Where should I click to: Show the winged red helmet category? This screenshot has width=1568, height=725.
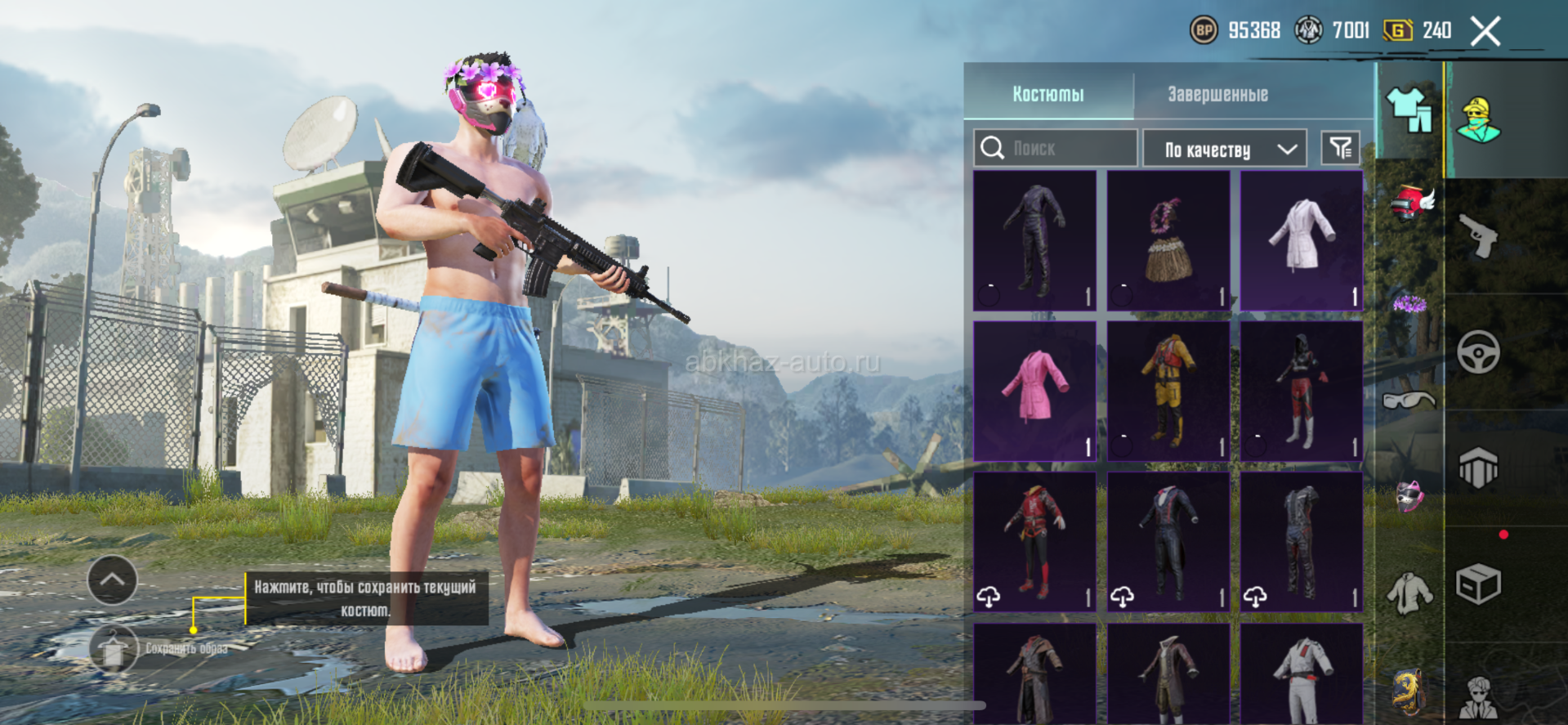coord(1411,203)
